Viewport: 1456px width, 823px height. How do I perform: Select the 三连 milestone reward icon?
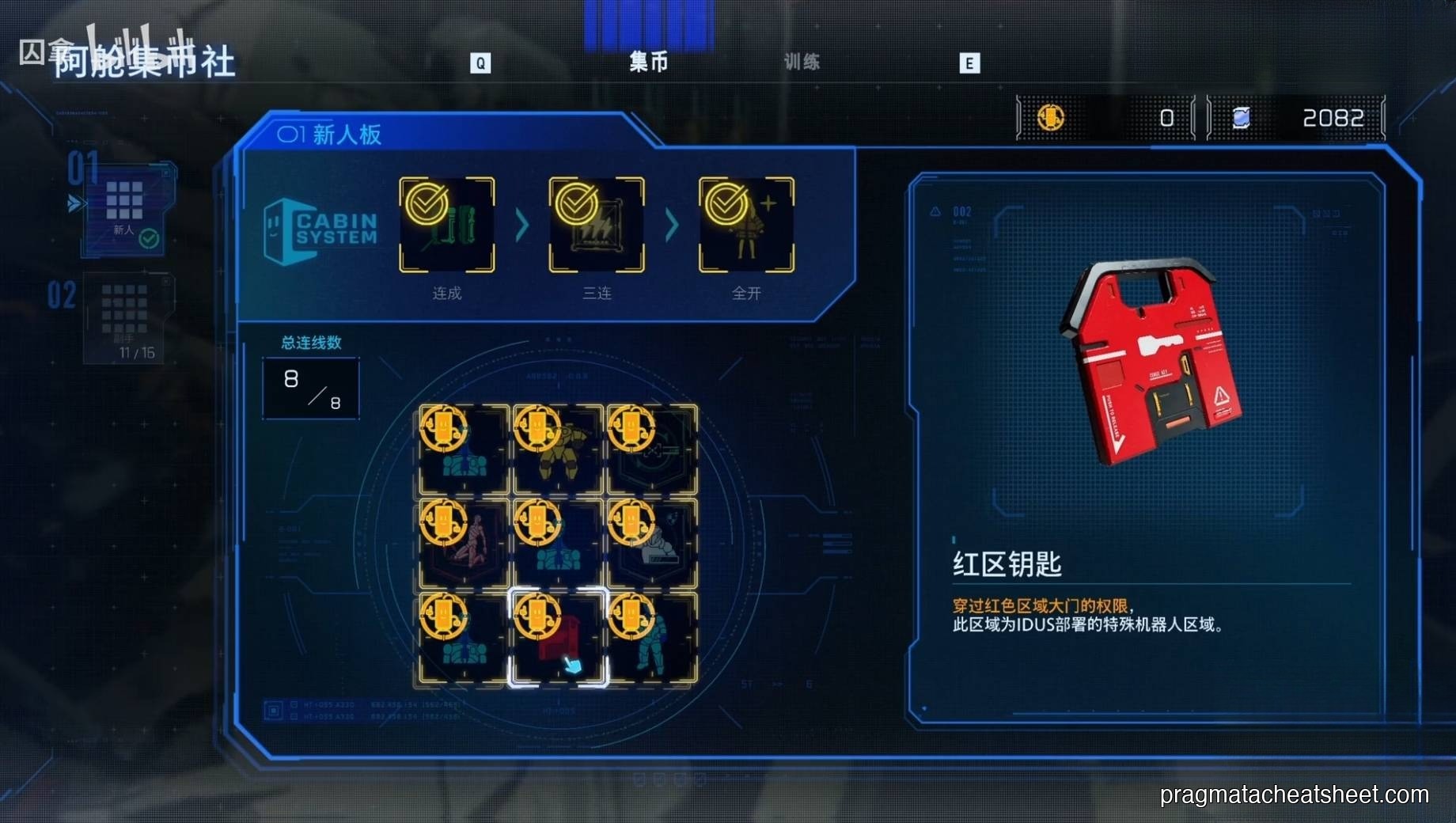(x=597, y=224)
